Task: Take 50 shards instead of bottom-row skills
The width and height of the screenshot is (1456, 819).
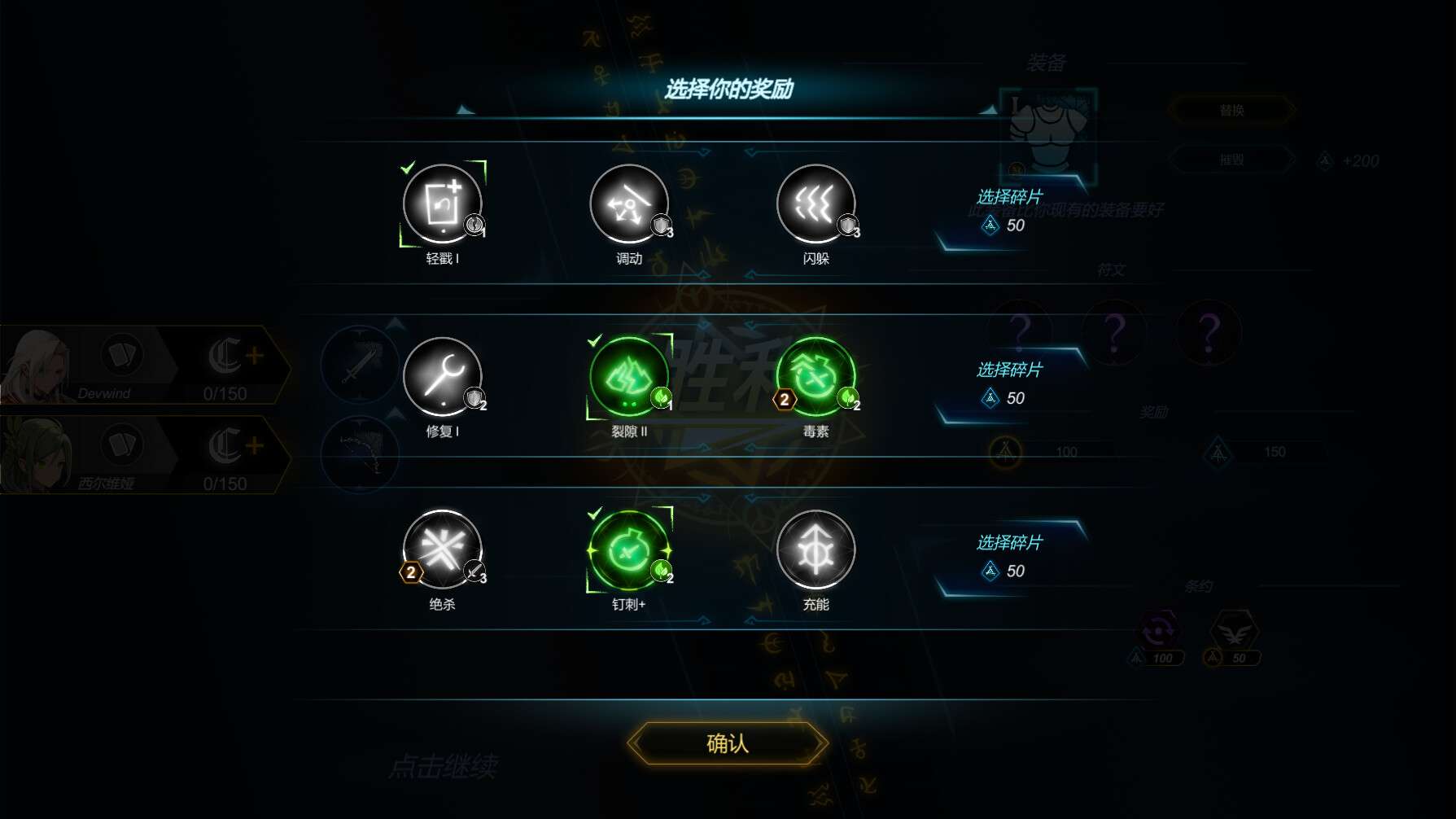Action: (x=1008, y=558)
